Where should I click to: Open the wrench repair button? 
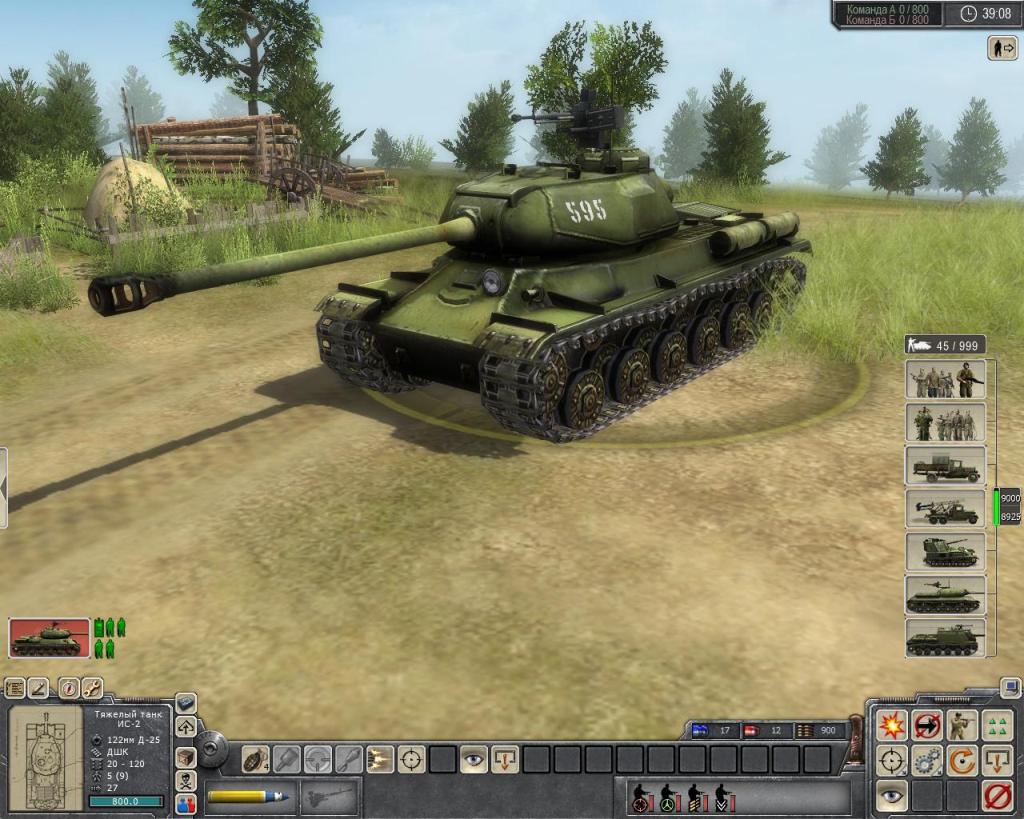point(91,688)
